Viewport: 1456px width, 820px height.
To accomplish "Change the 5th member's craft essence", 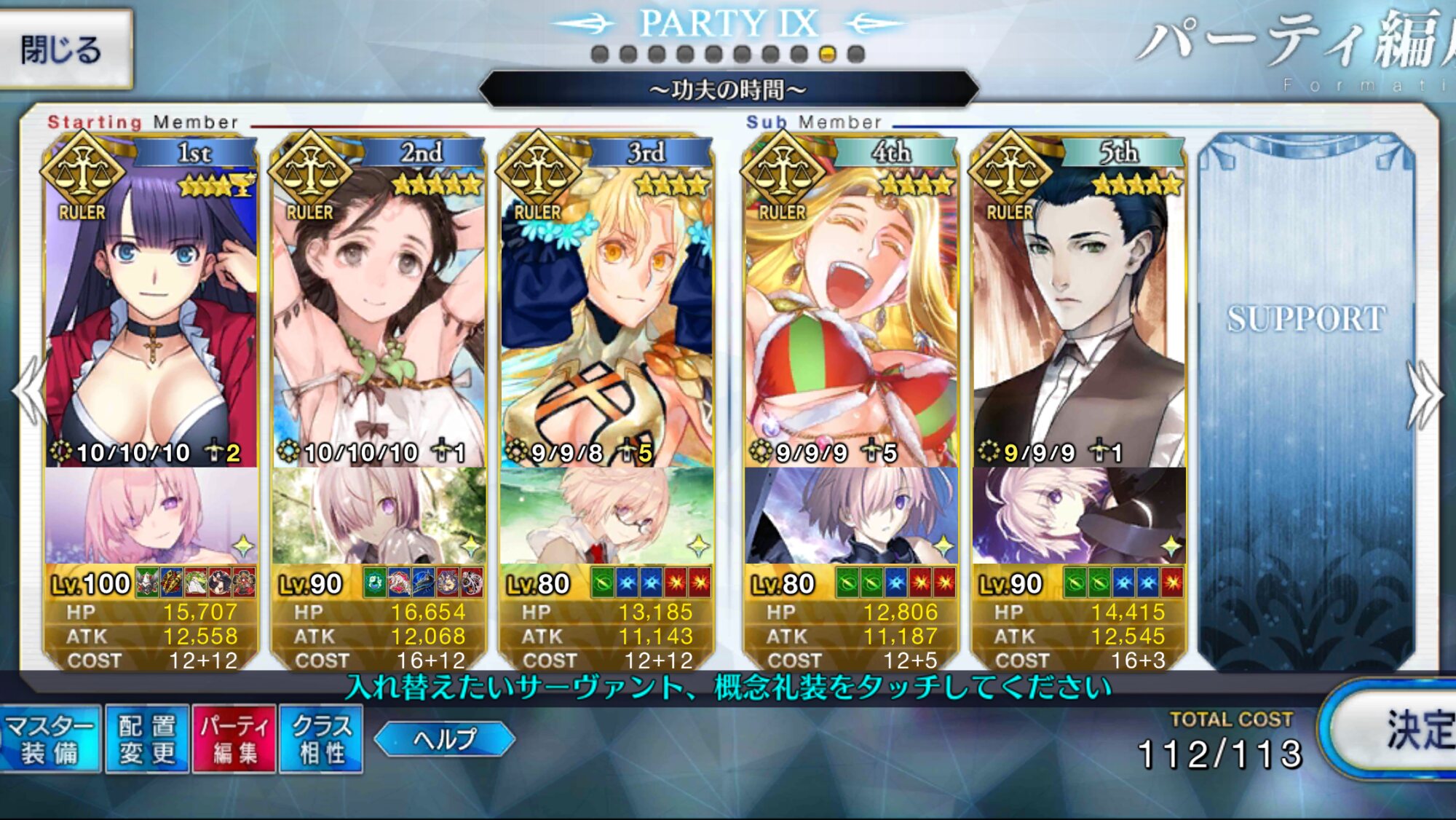I will 1079,516.
